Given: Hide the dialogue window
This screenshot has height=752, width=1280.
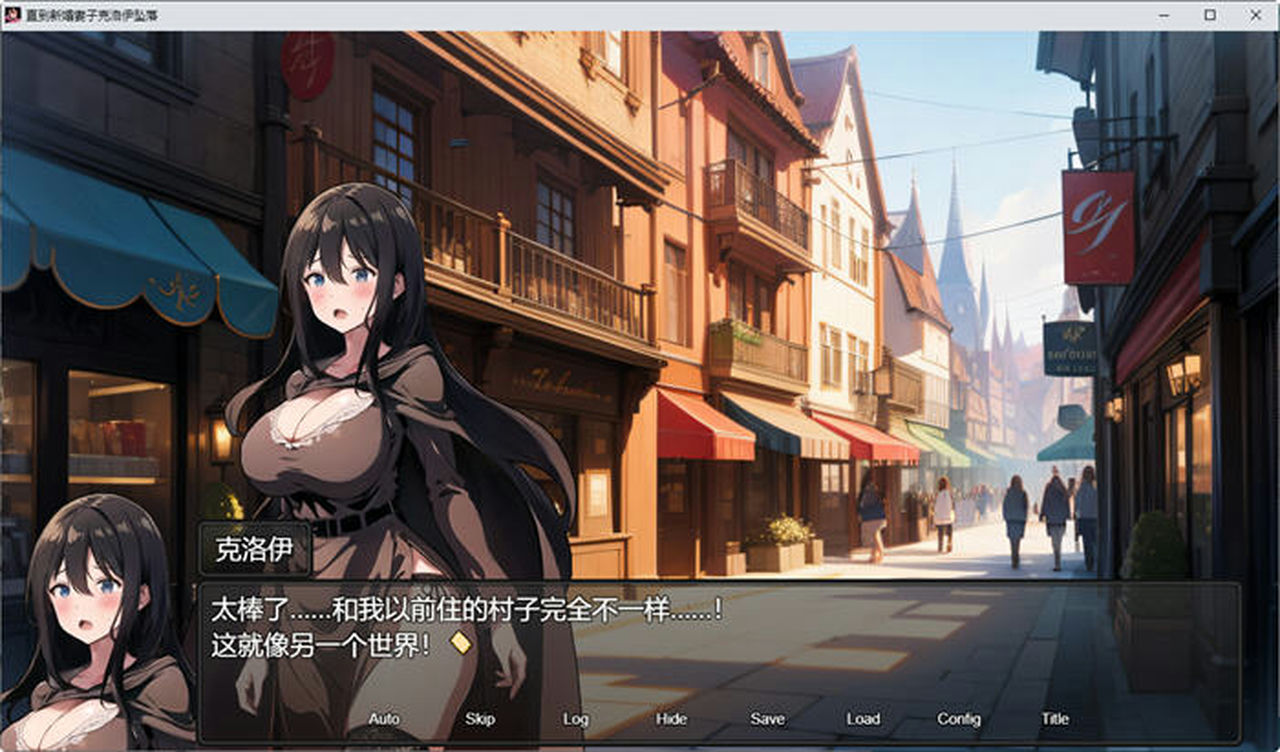Looking at the screenshot, I should 672,718.
